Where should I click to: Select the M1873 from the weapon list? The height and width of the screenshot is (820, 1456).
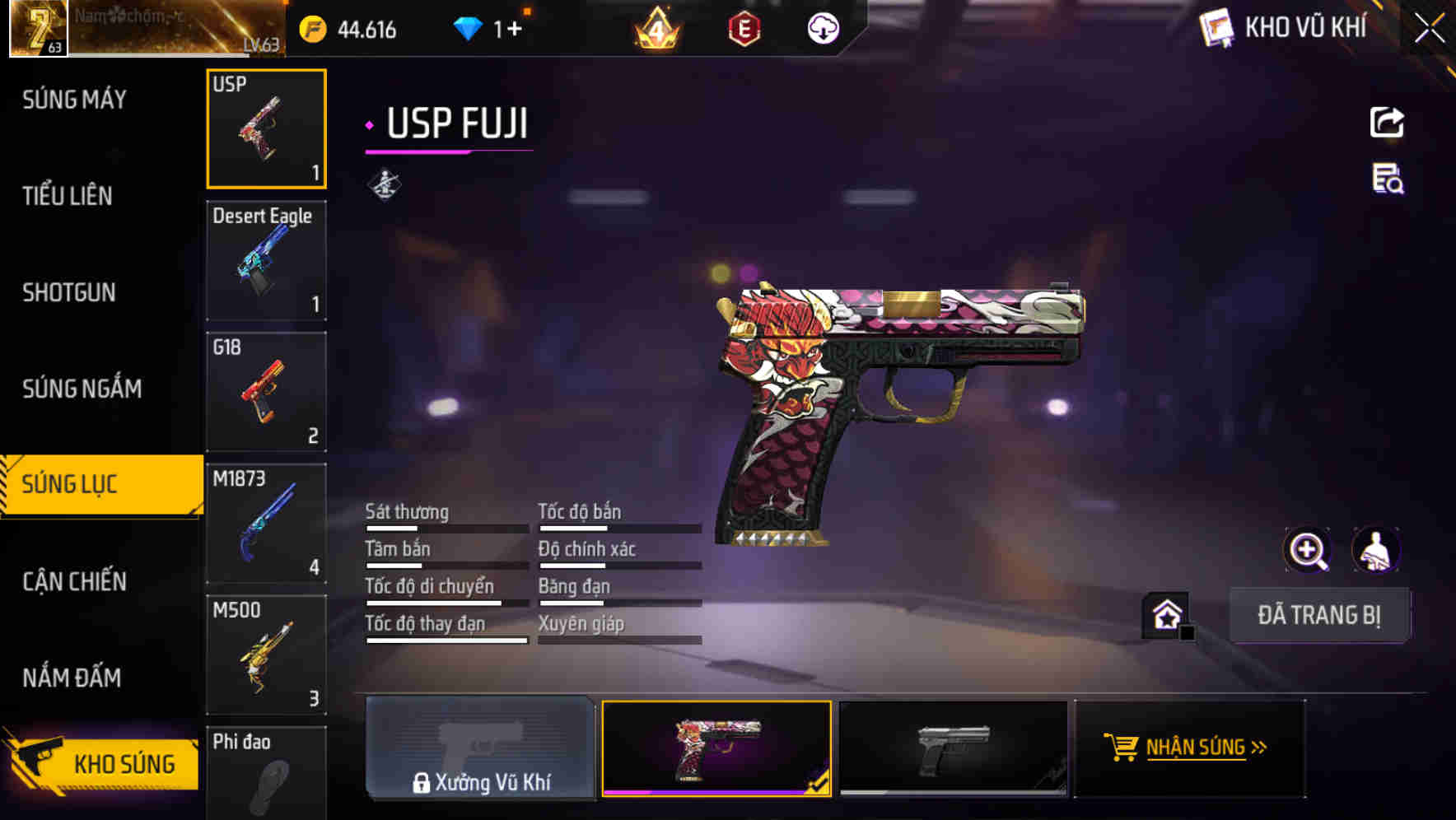pos(265,522)
